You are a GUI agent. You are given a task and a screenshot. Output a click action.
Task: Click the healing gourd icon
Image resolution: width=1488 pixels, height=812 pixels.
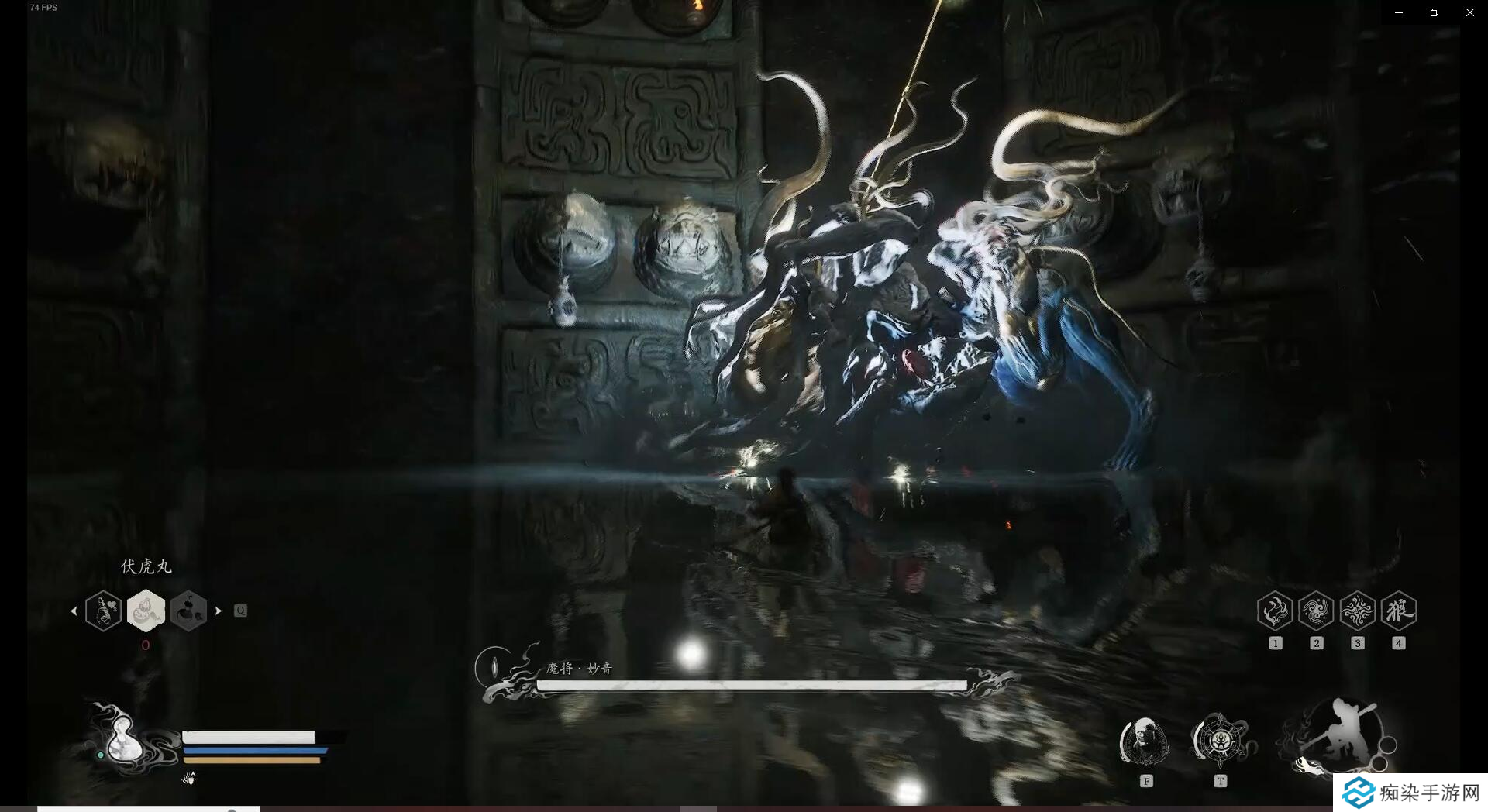(x=124, y=738)
